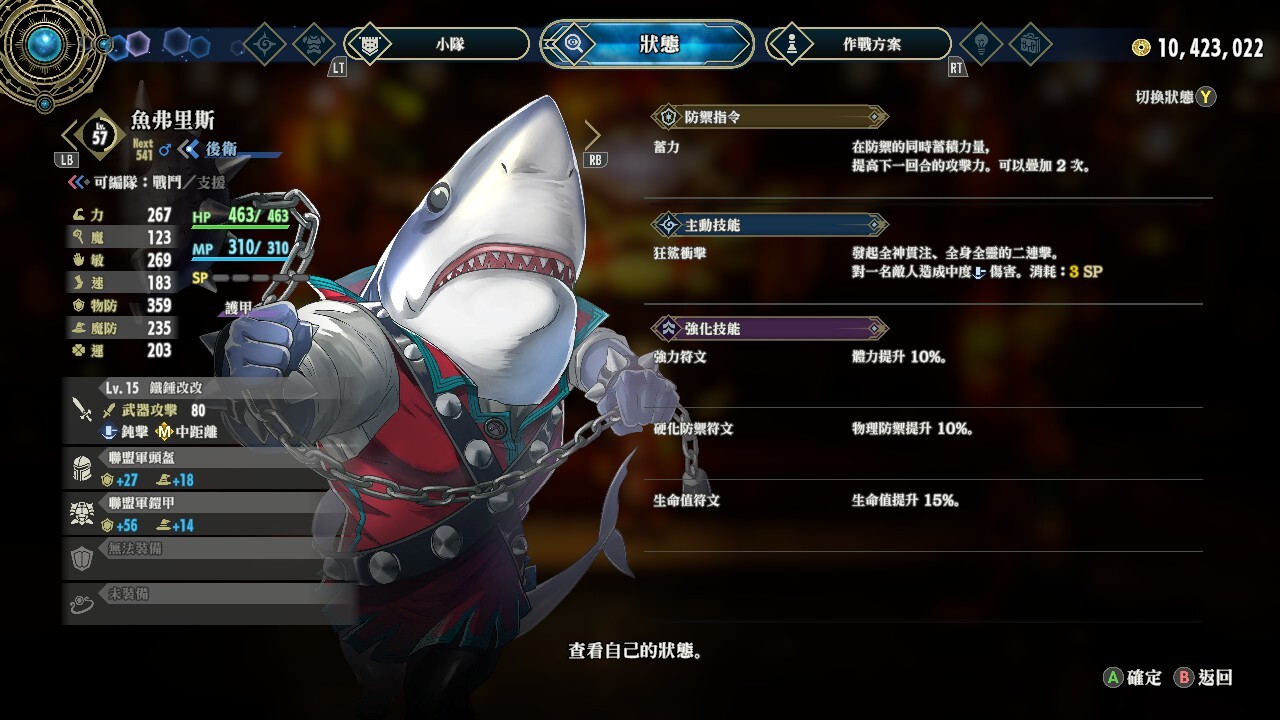Select the unequipped 未裝備 accessory slot
The width and height of the screenshot is (1280, 720).
pos(210,603)
